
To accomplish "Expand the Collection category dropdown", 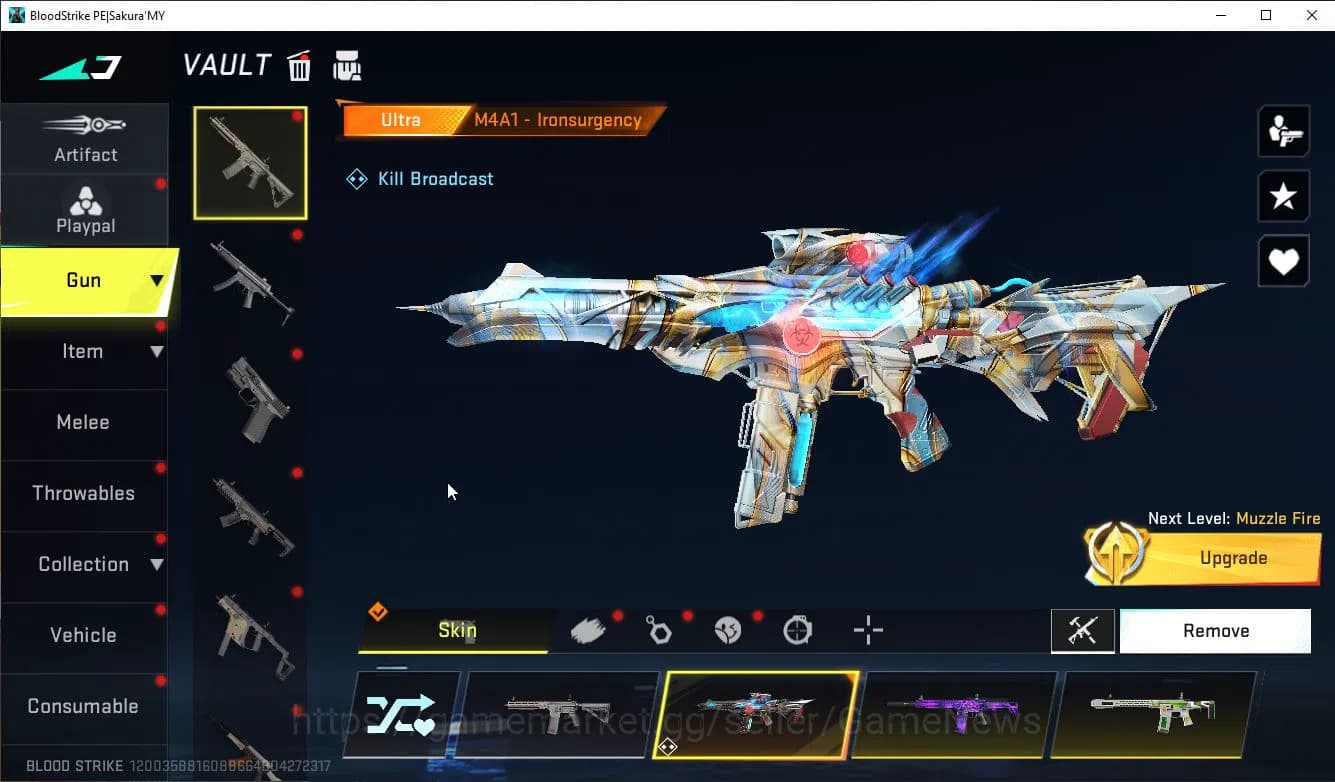I will [x=156, y=565].
